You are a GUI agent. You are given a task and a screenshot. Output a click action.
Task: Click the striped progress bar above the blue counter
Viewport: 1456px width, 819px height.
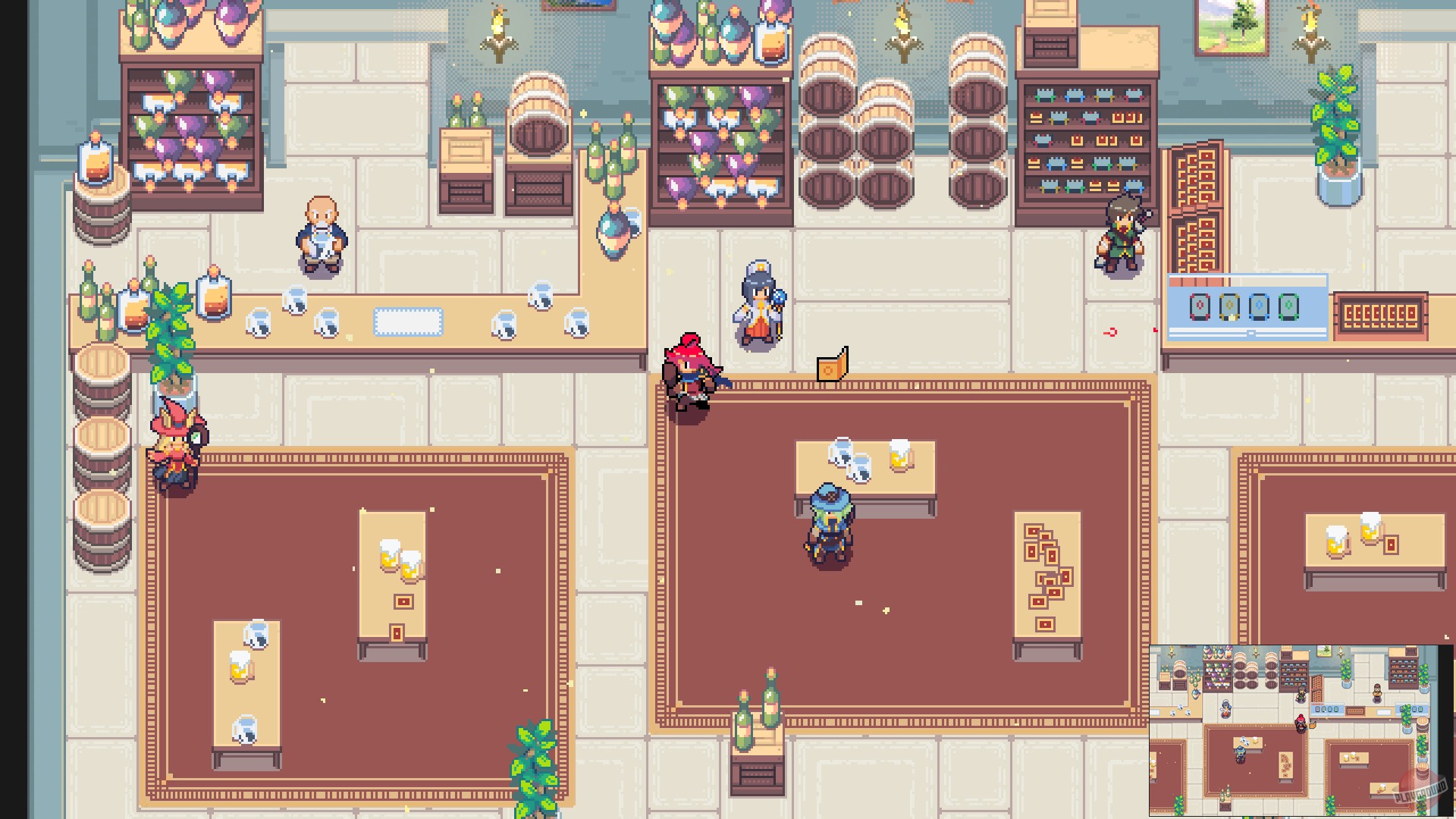pyautogui.click(x=1198, y=281)
